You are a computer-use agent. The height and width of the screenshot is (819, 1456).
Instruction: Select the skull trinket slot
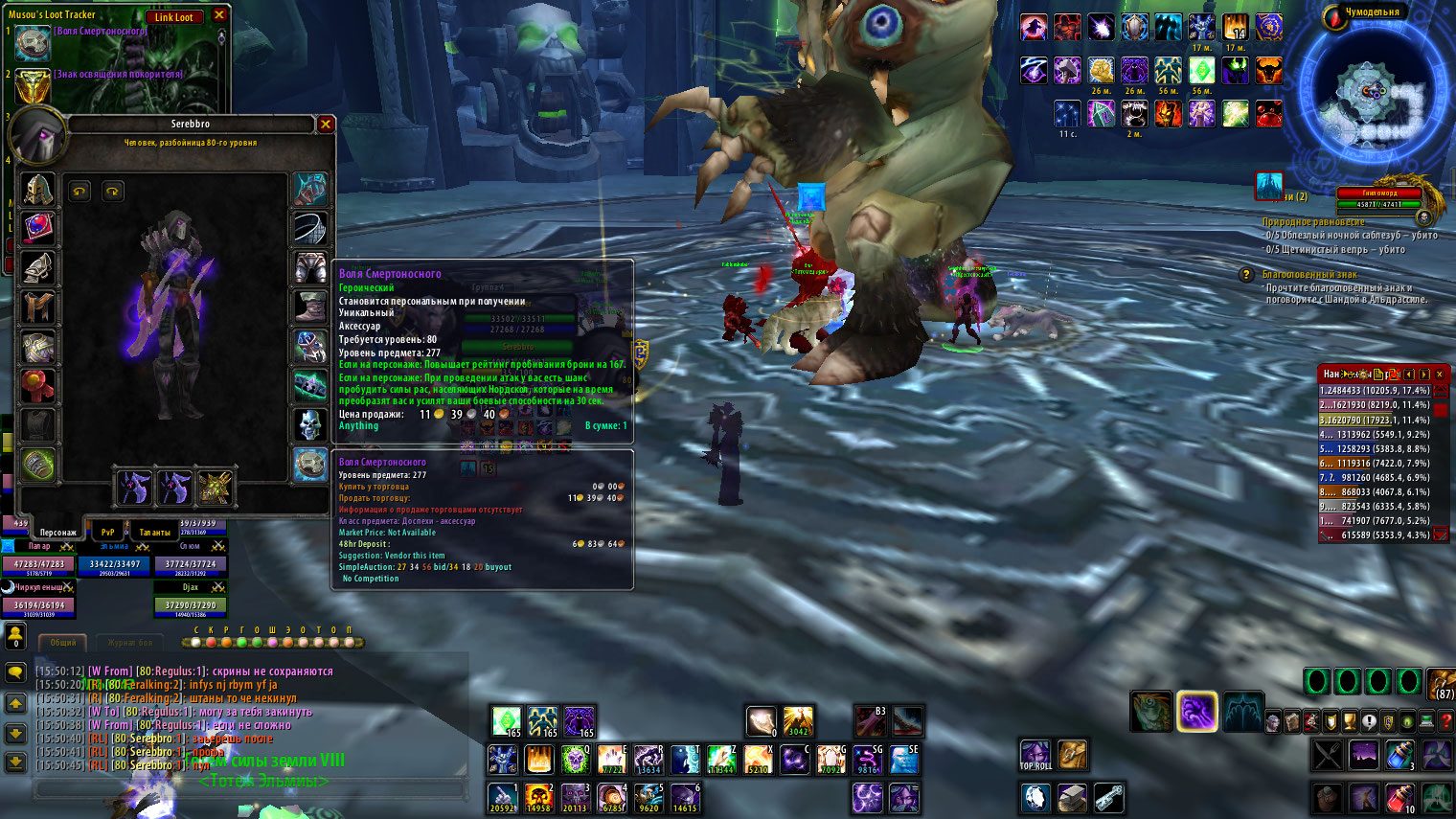click(x=310, y=424)
